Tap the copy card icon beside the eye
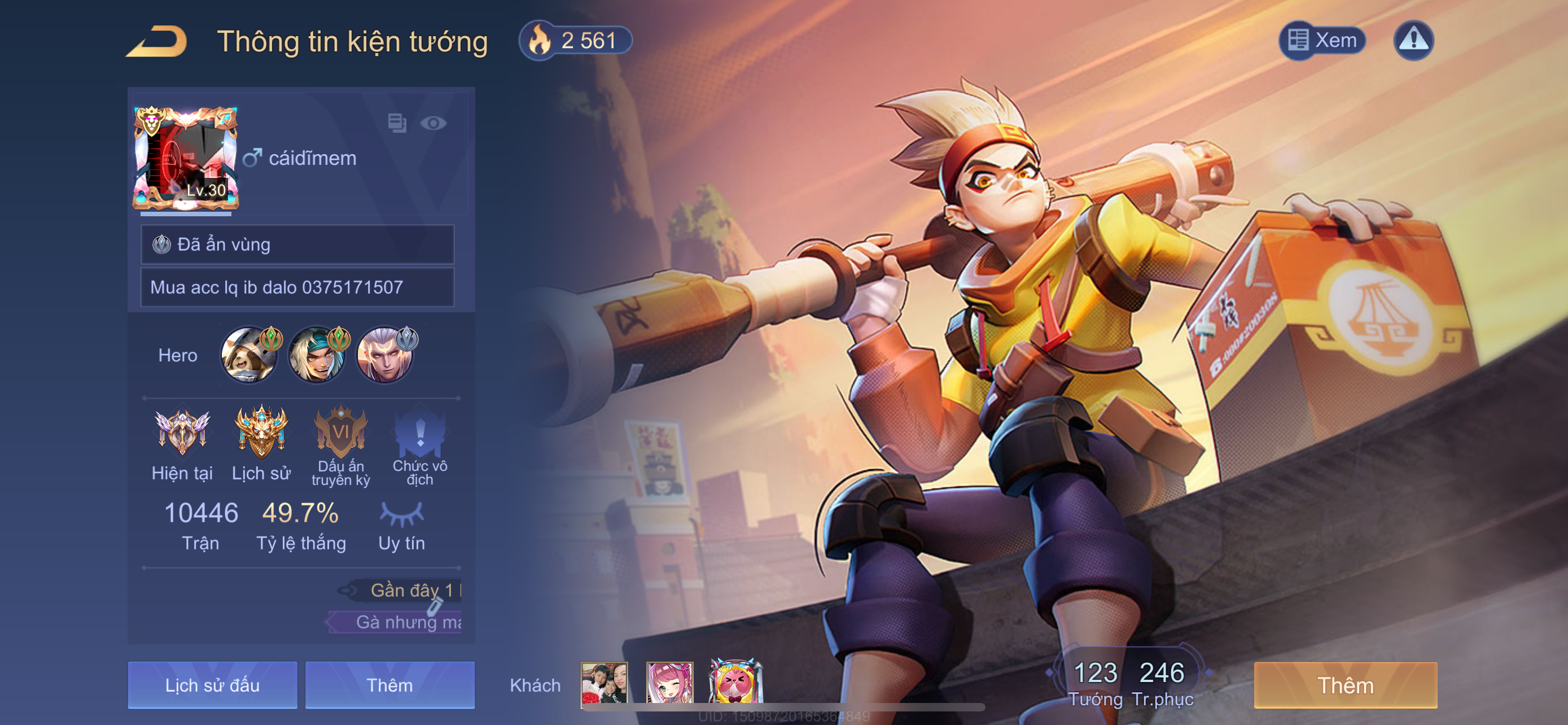The image size is (1568, 725). coord(397,123)
